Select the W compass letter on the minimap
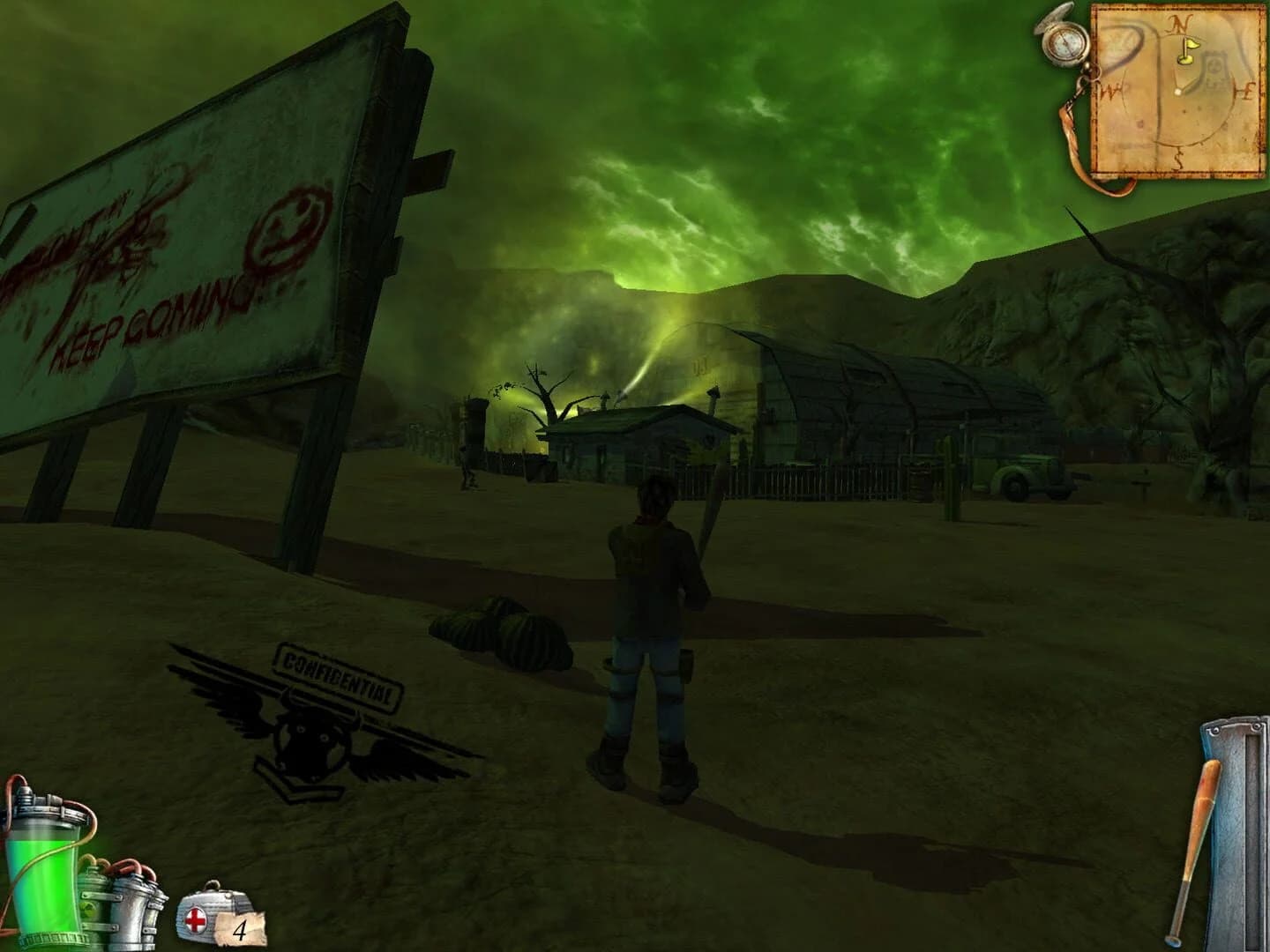 pyautogui.click(x=1109, y=90)
